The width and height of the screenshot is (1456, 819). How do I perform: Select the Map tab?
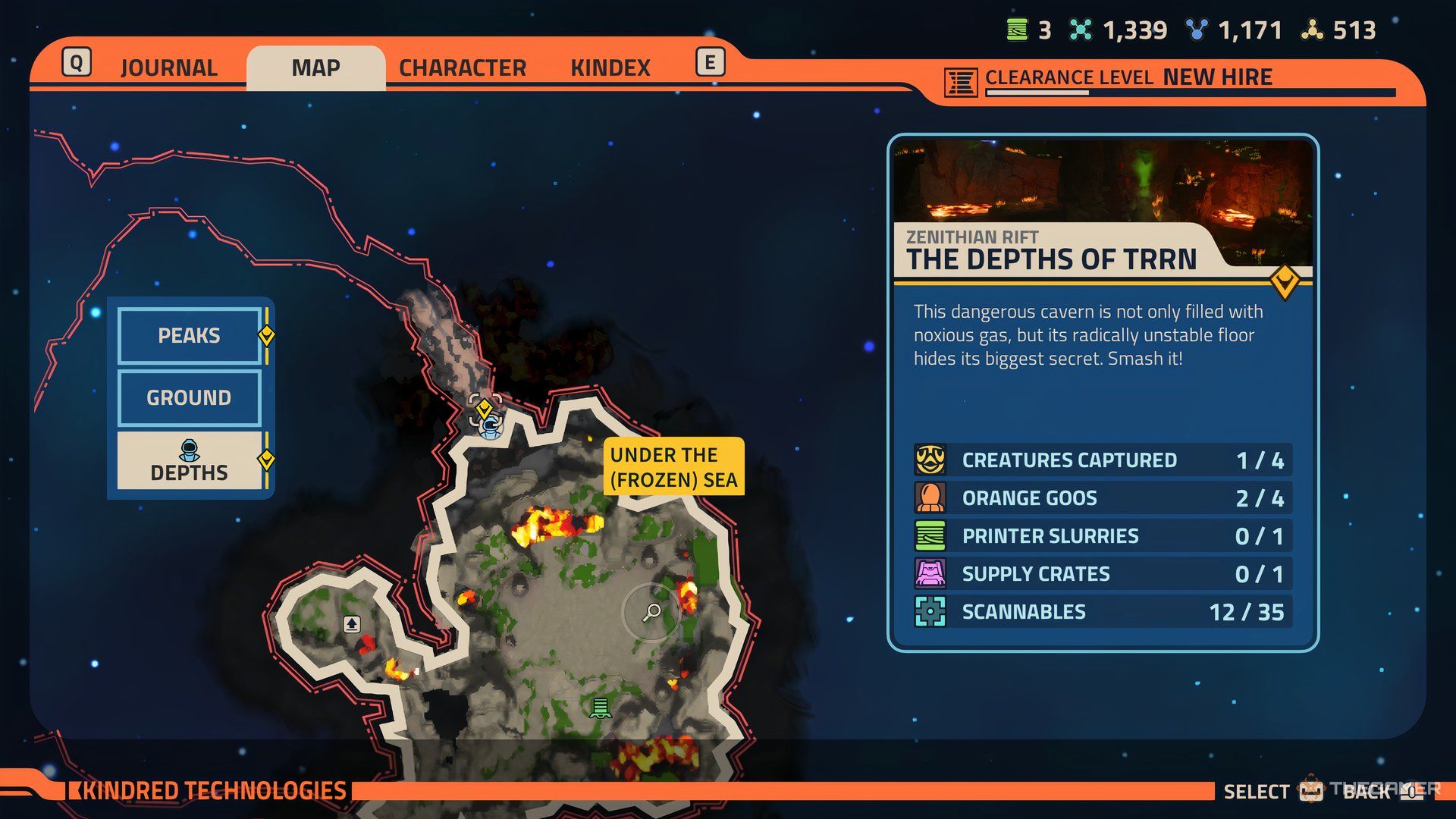coord(315,68)
